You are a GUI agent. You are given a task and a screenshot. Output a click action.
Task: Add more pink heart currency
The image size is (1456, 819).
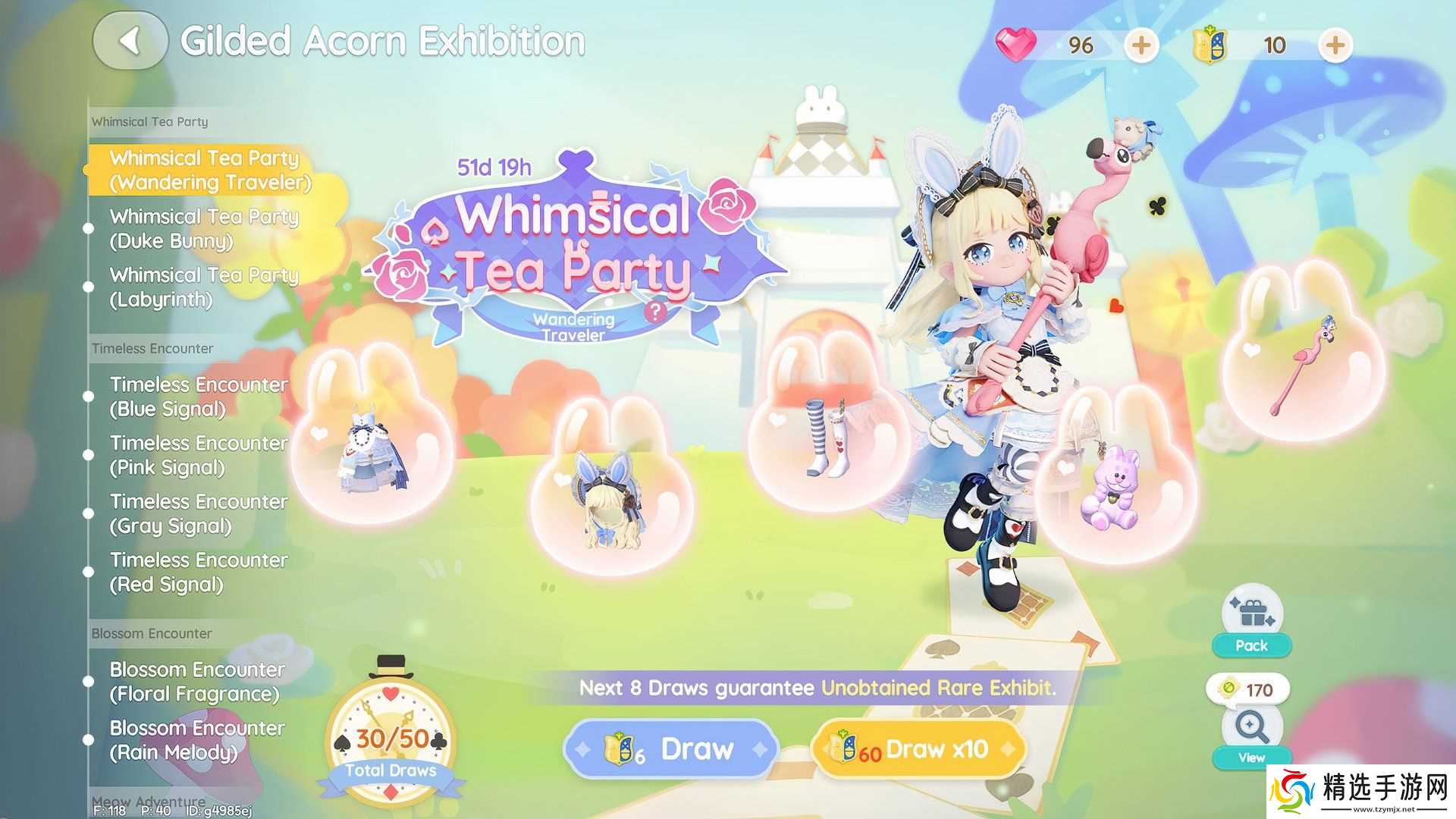point(1141,45)
